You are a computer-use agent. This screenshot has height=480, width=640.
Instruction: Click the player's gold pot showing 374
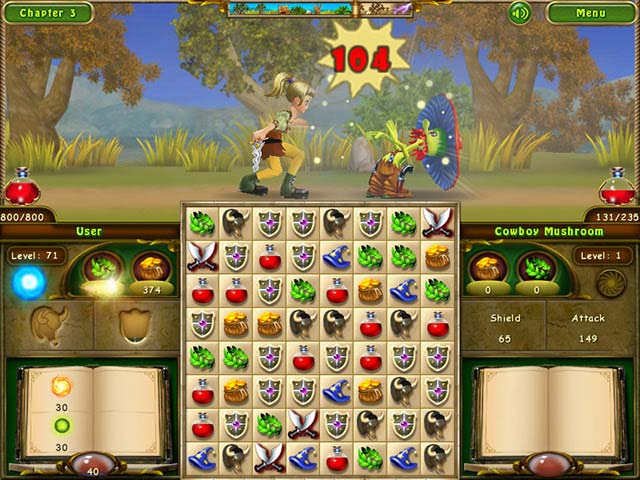coord(151,270)
